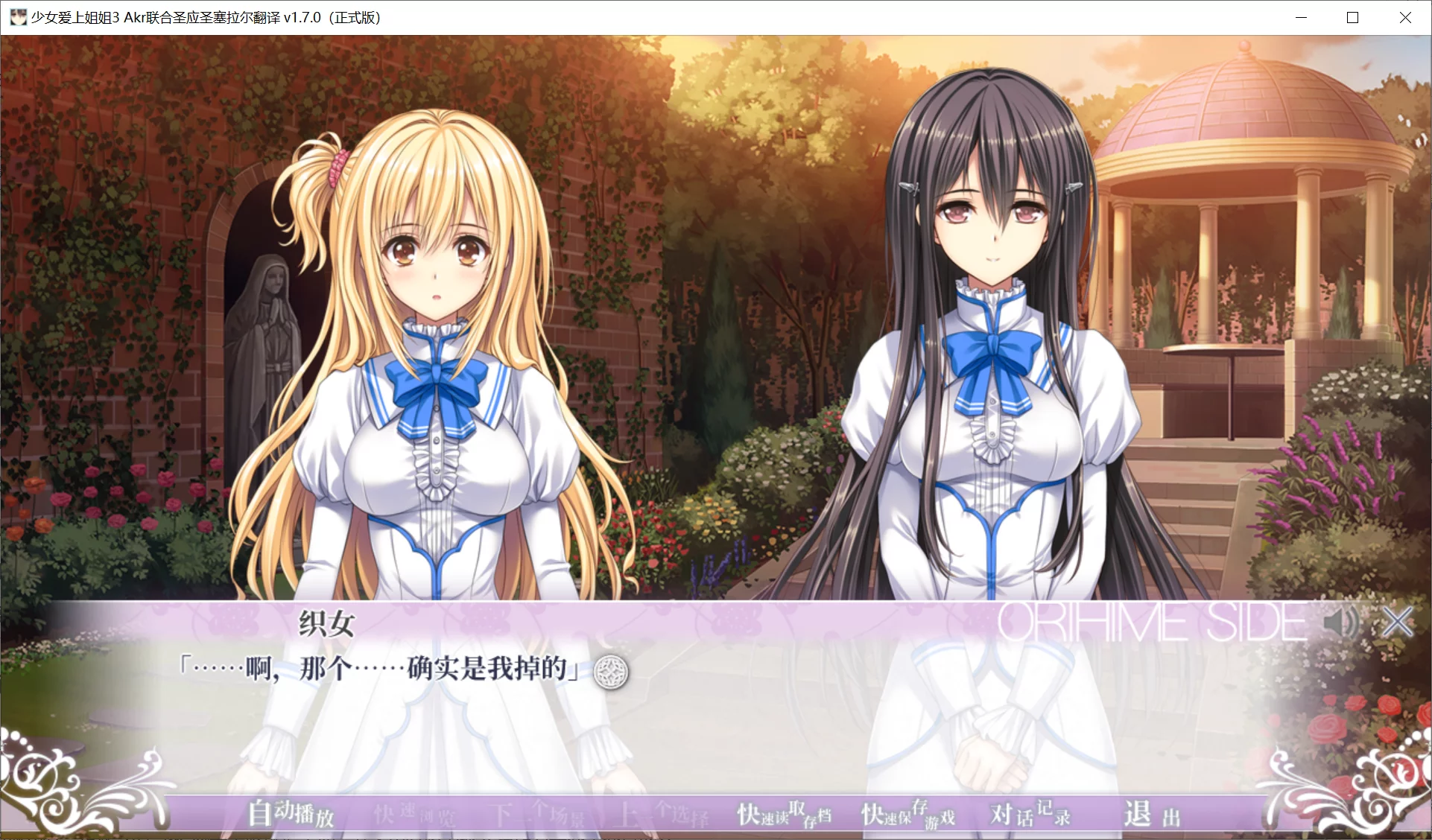Click the ORIHIME SIDE route label
The image size is (1432, 840).
coord(1151,620)
